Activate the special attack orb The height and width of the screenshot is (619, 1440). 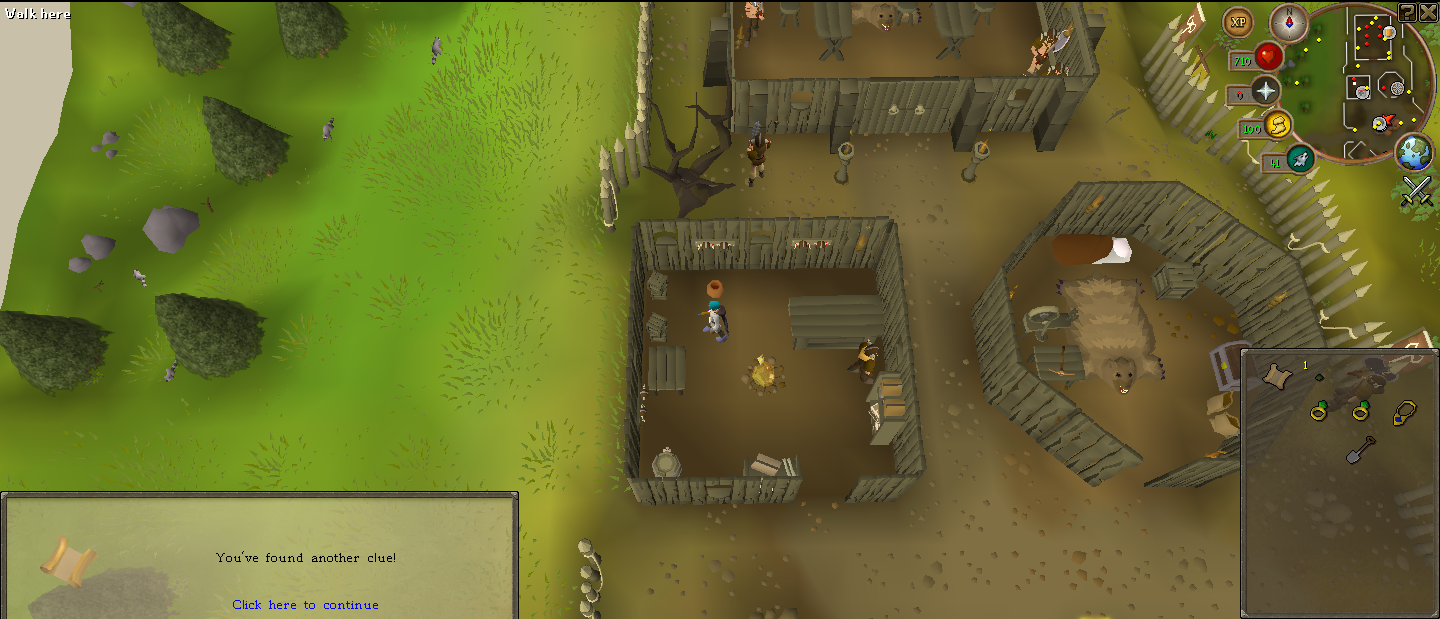(1299, 159)
